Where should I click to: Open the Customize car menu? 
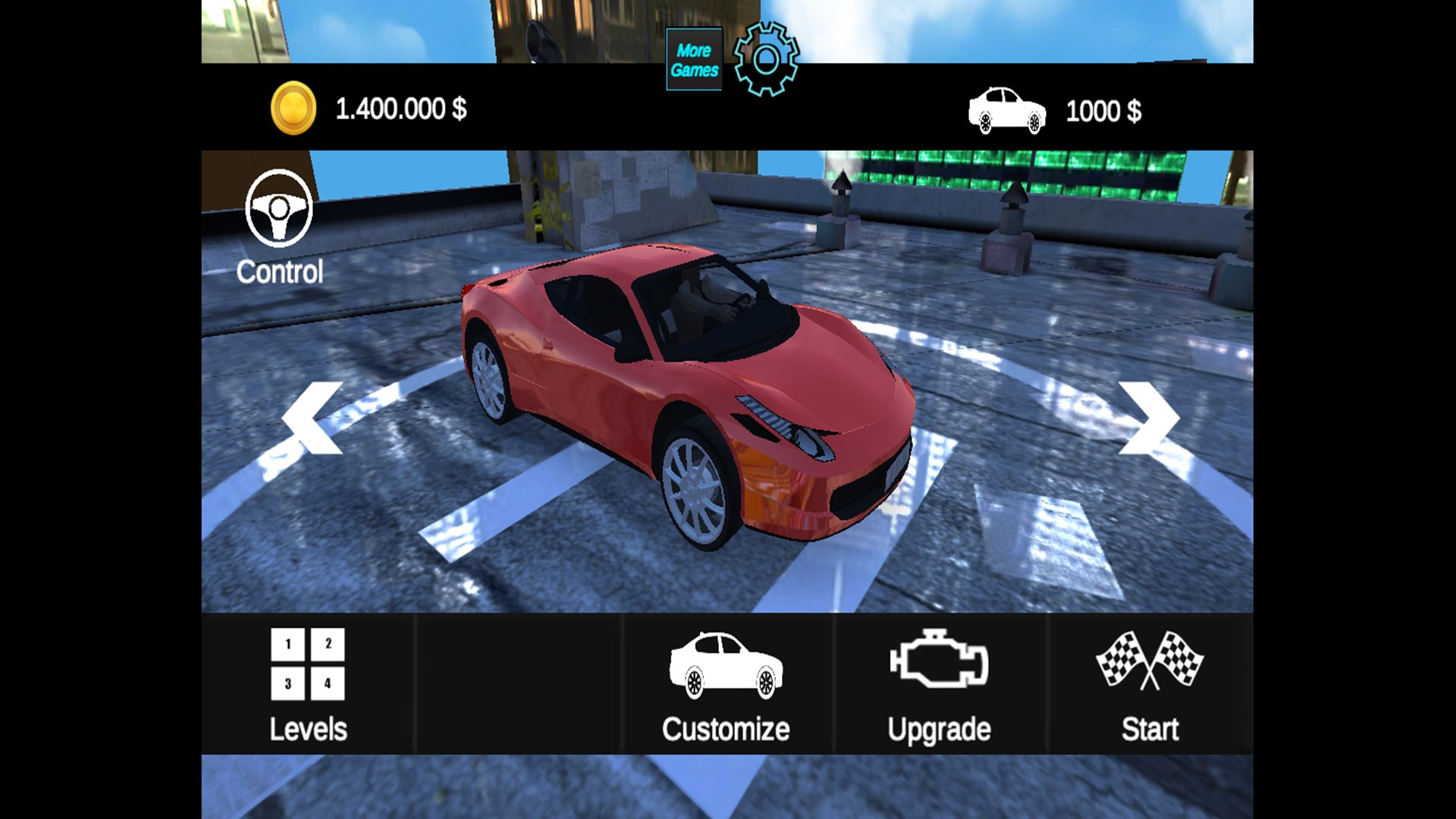[x=726, y=684]
